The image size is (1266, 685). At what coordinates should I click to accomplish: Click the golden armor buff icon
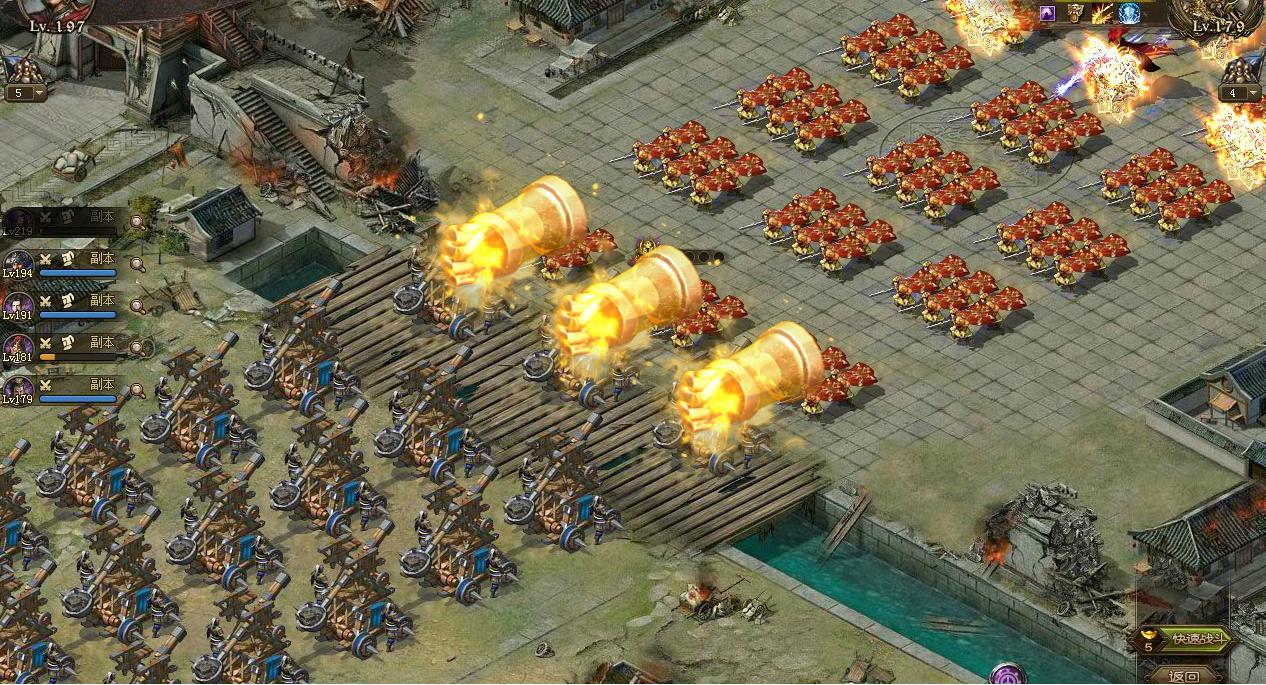point(1075,13)
